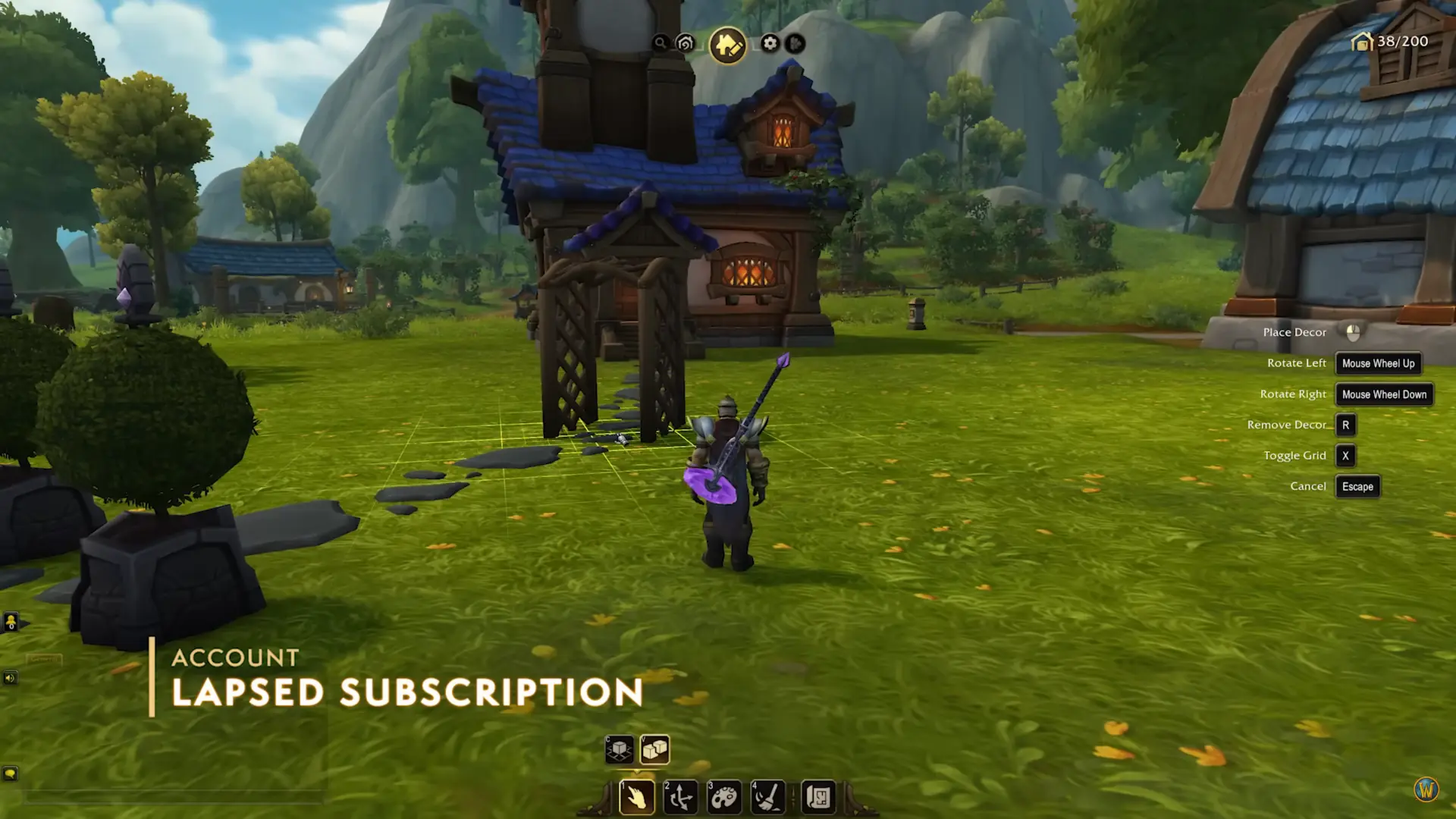Select the house editor pencil mode
Image resolution: width=1456 pixels, height=819 pixels.
coord(727,45)
